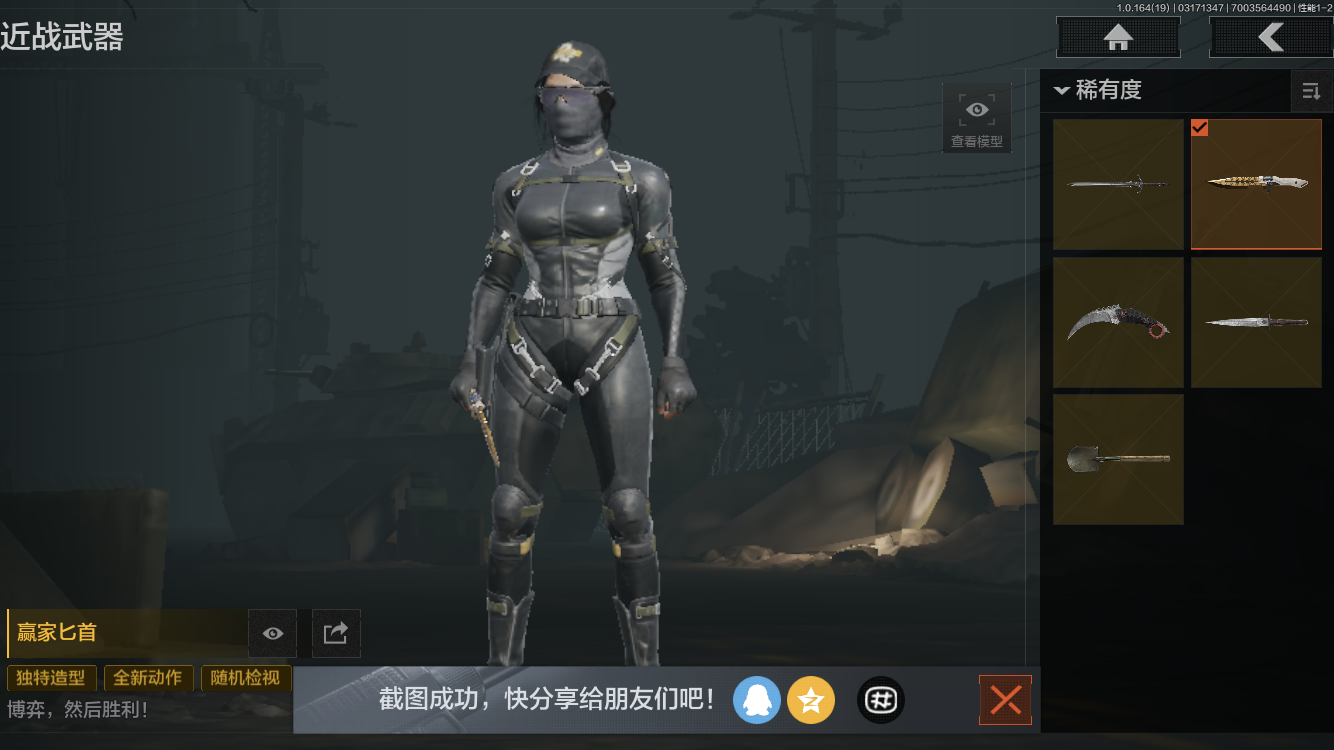The height and width of the screenshot is (750, 1334).
Task: Click the 独特造型 tag label
Action: tap(51, 678)
